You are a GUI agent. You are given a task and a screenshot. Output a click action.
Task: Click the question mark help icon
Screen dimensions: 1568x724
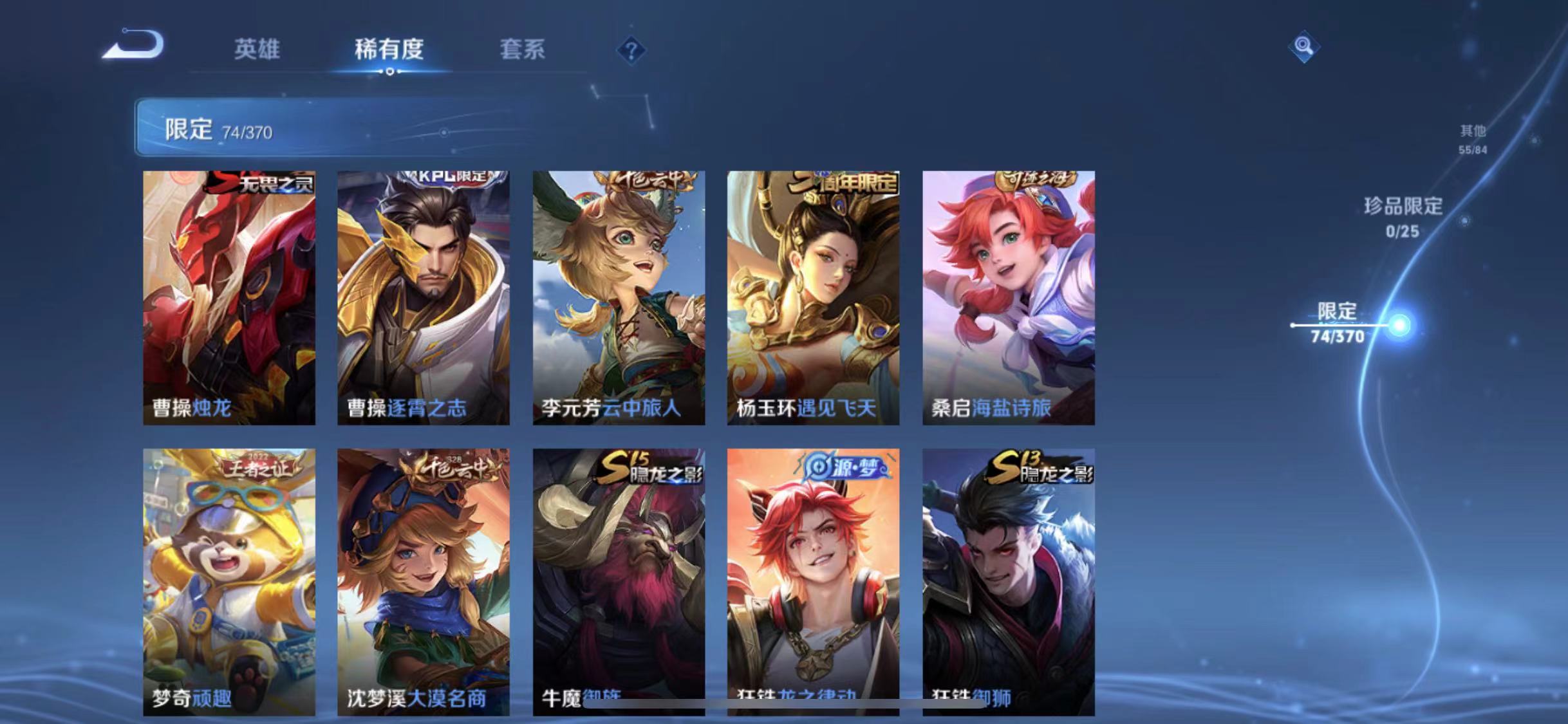632,50
